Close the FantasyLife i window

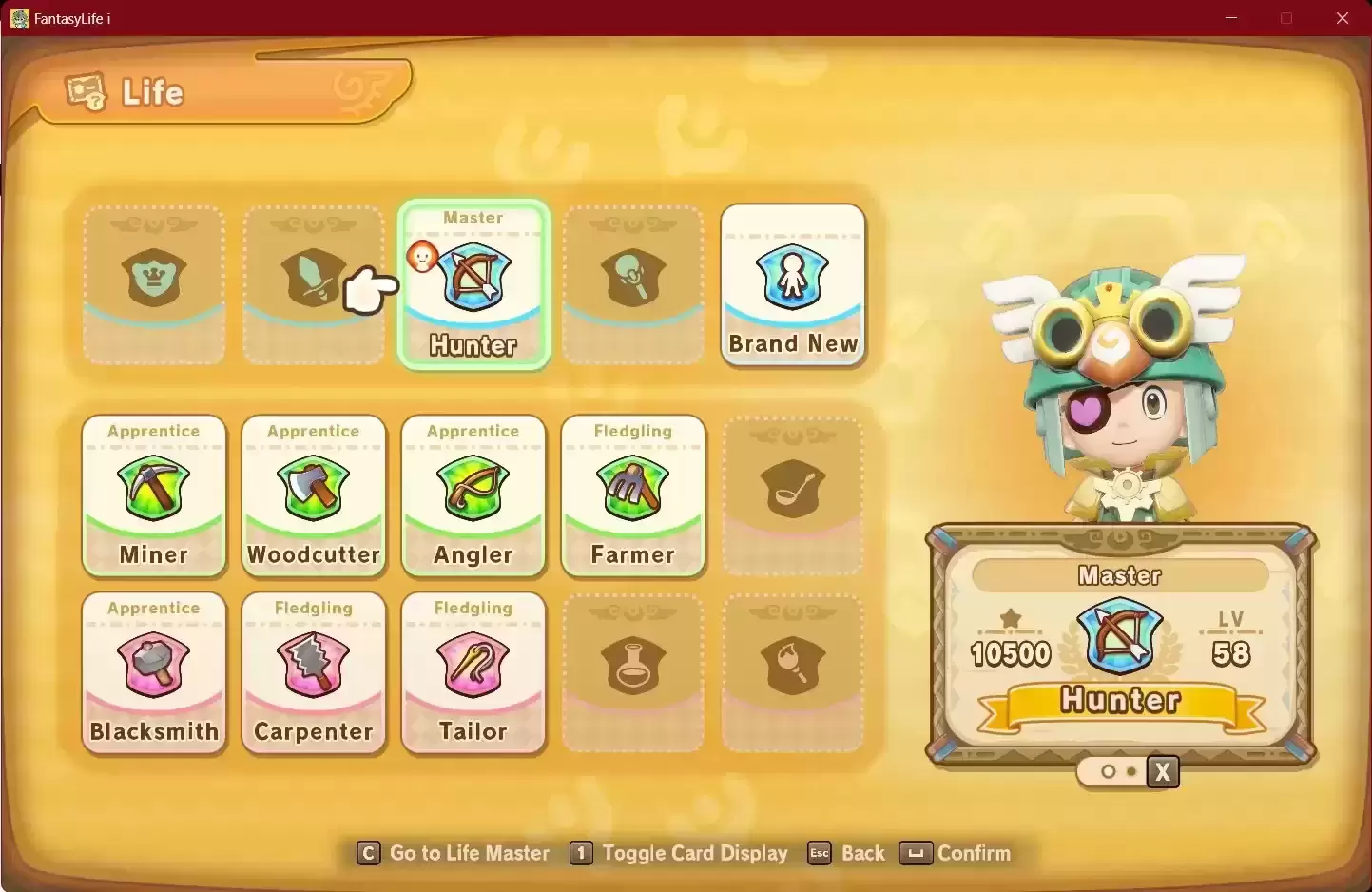pos(1343,18)
